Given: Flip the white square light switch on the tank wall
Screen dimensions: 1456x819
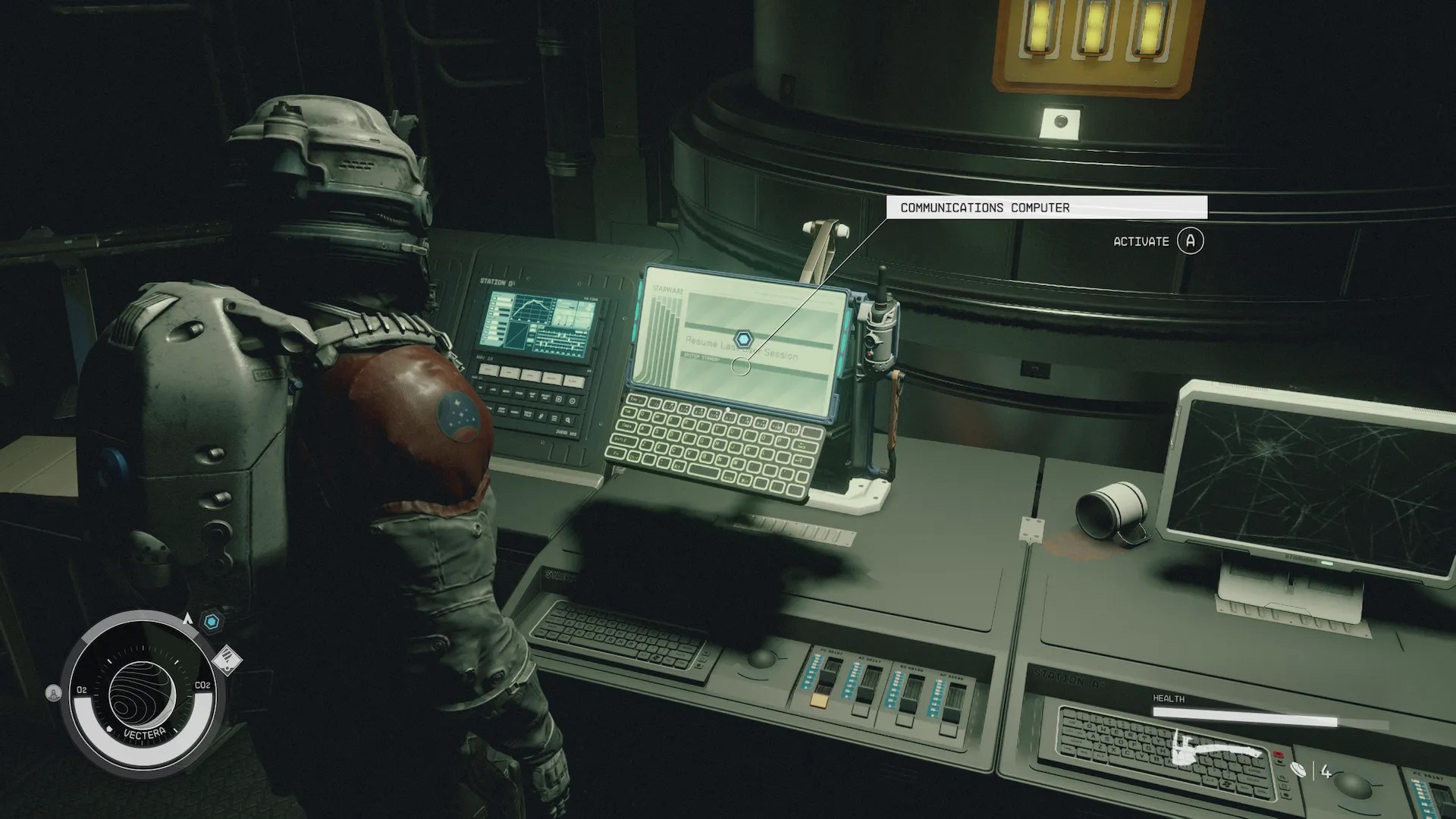Looking at the screenshot, I should pos(1059,124).
